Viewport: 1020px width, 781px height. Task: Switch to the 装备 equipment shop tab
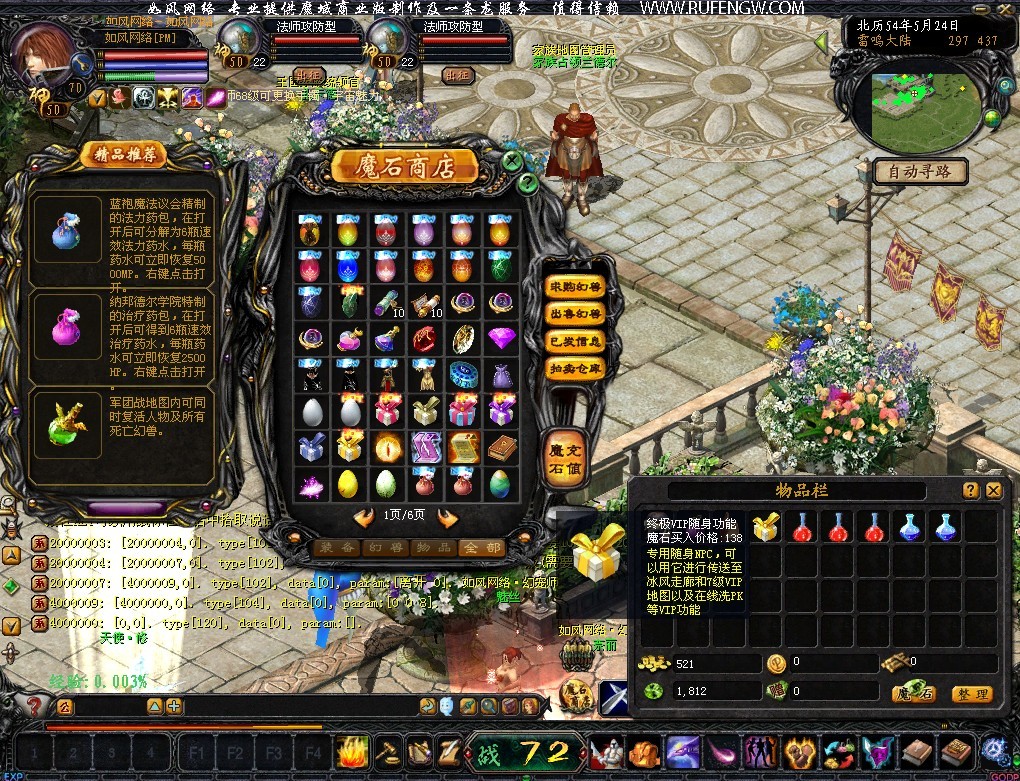336,548
